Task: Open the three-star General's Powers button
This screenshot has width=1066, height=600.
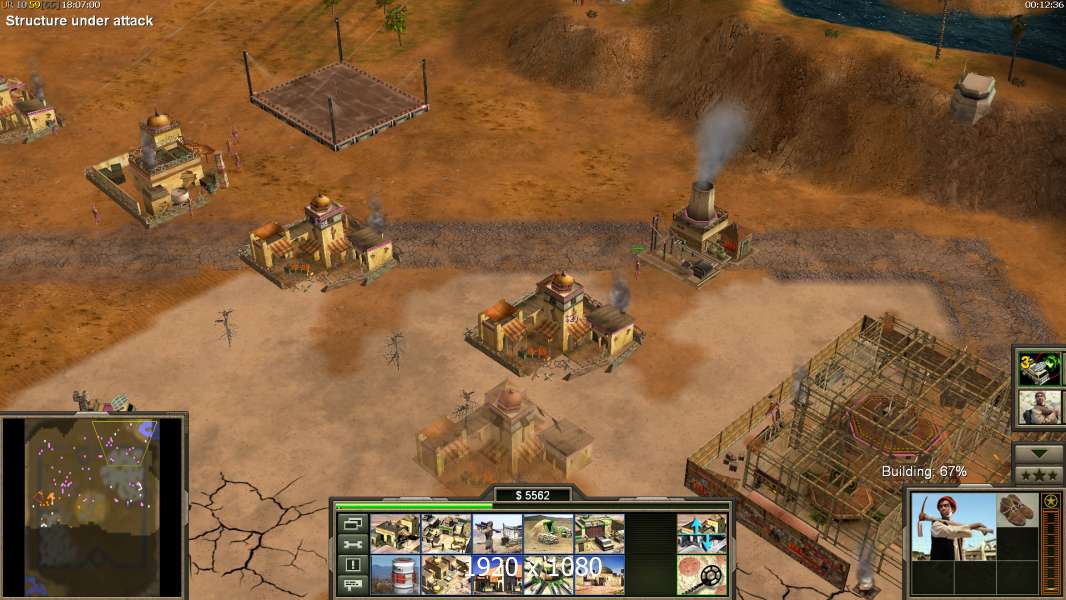Action: [1038, 475]
